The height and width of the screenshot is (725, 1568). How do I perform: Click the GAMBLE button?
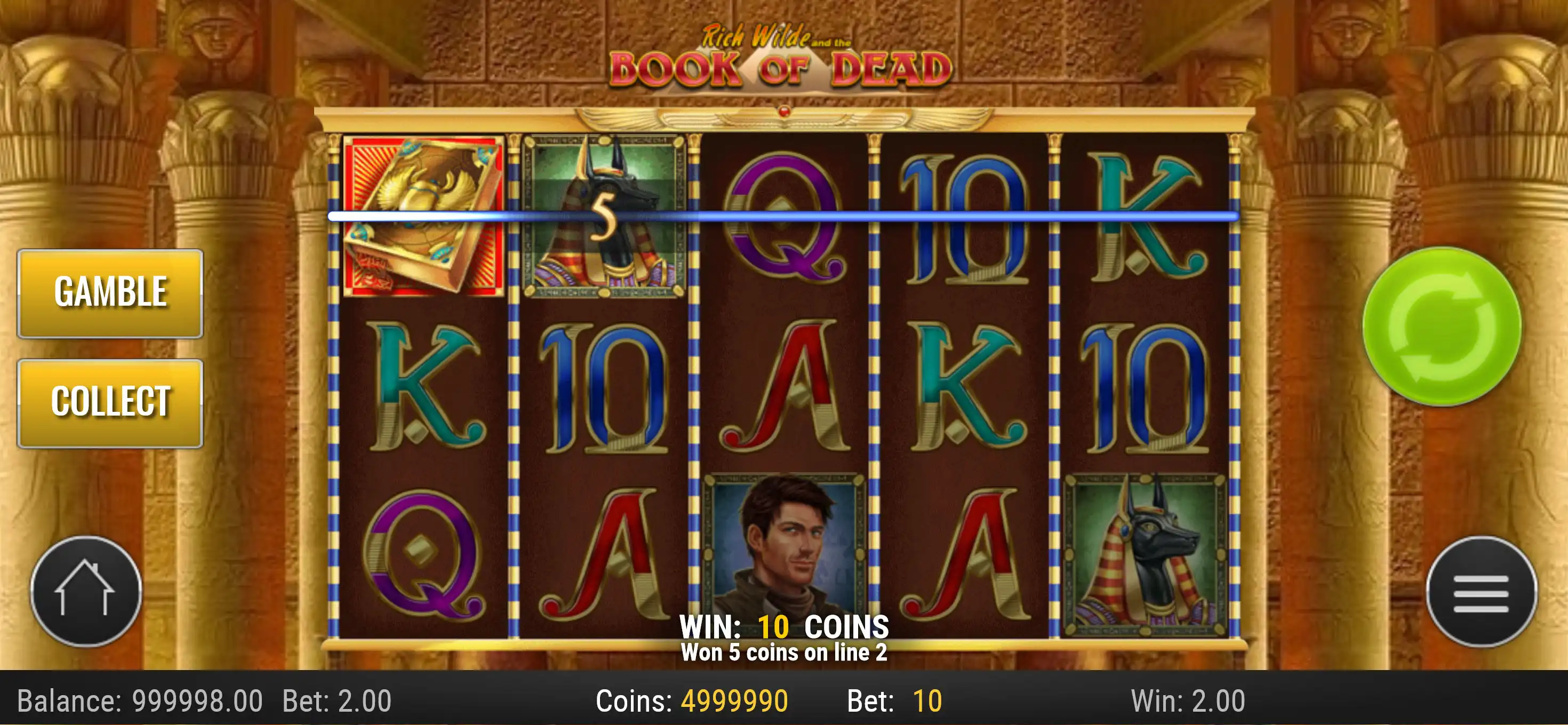coord(110,293)
